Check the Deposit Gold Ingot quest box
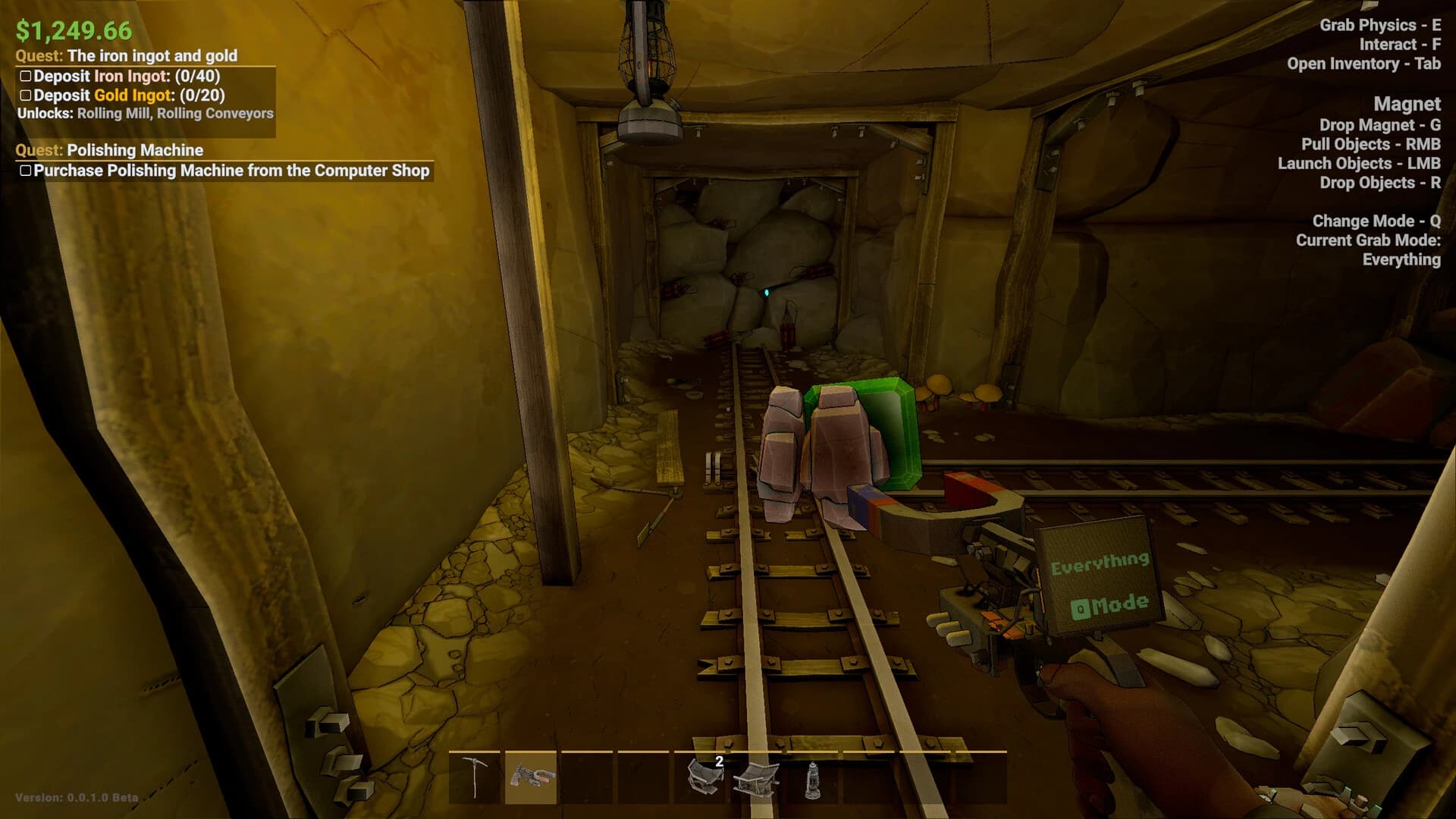Viewport: 1456px width, 819px height. [27, 96]
